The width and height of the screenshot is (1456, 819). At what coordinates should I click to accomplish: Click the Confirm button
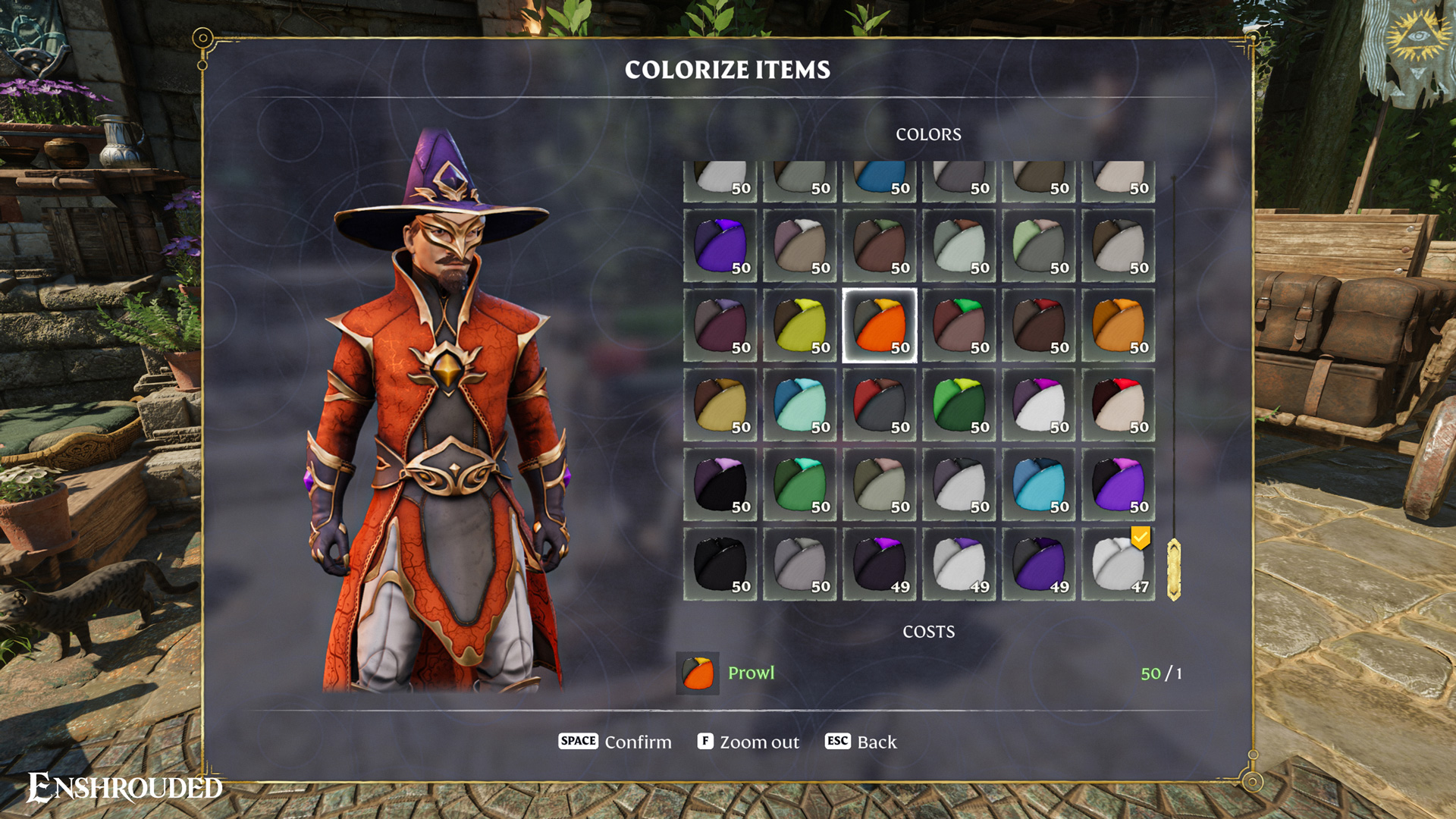pos(615,742)
